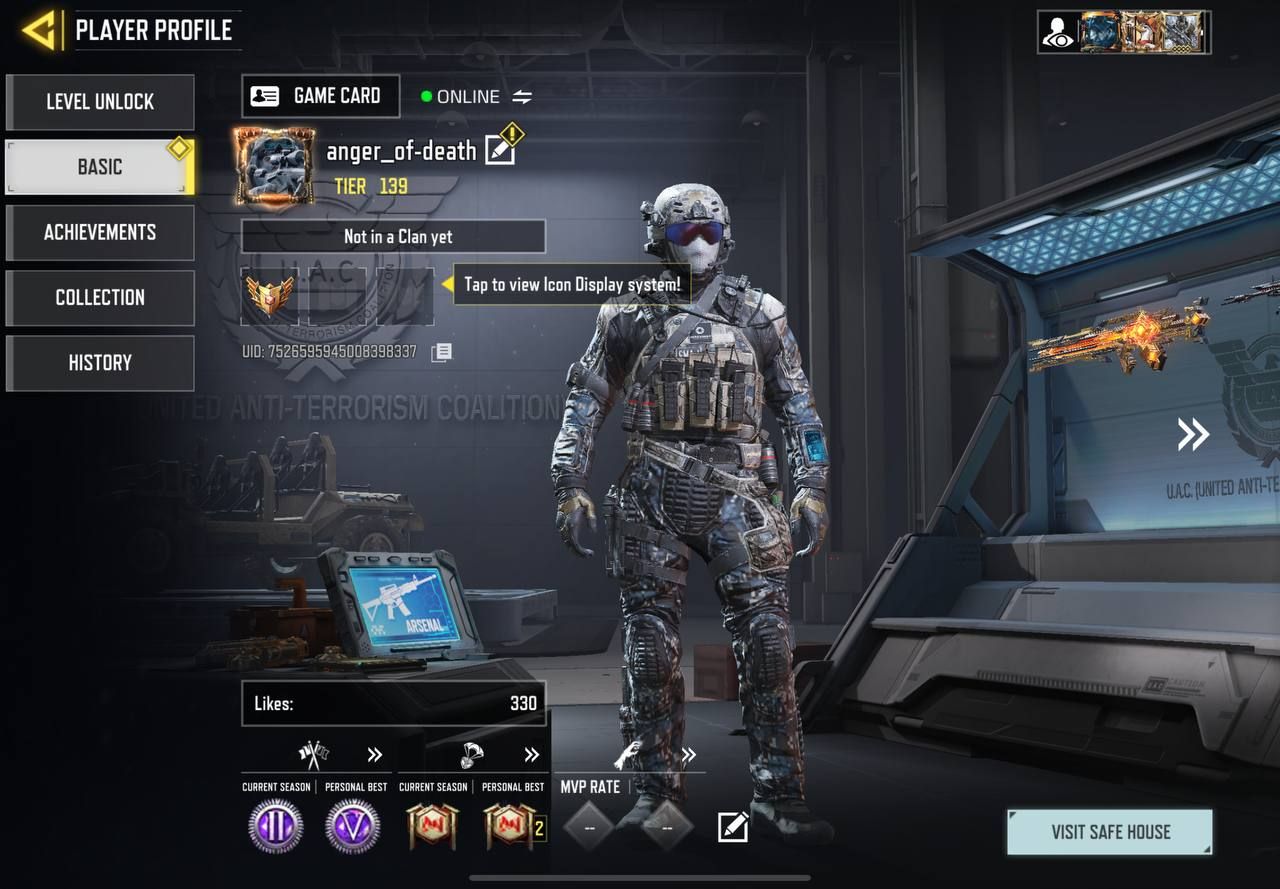Image resolution: width=1280 pixels, height=889 pixels.
Task: Toggle the Online status switch
Action: (522, 97)
